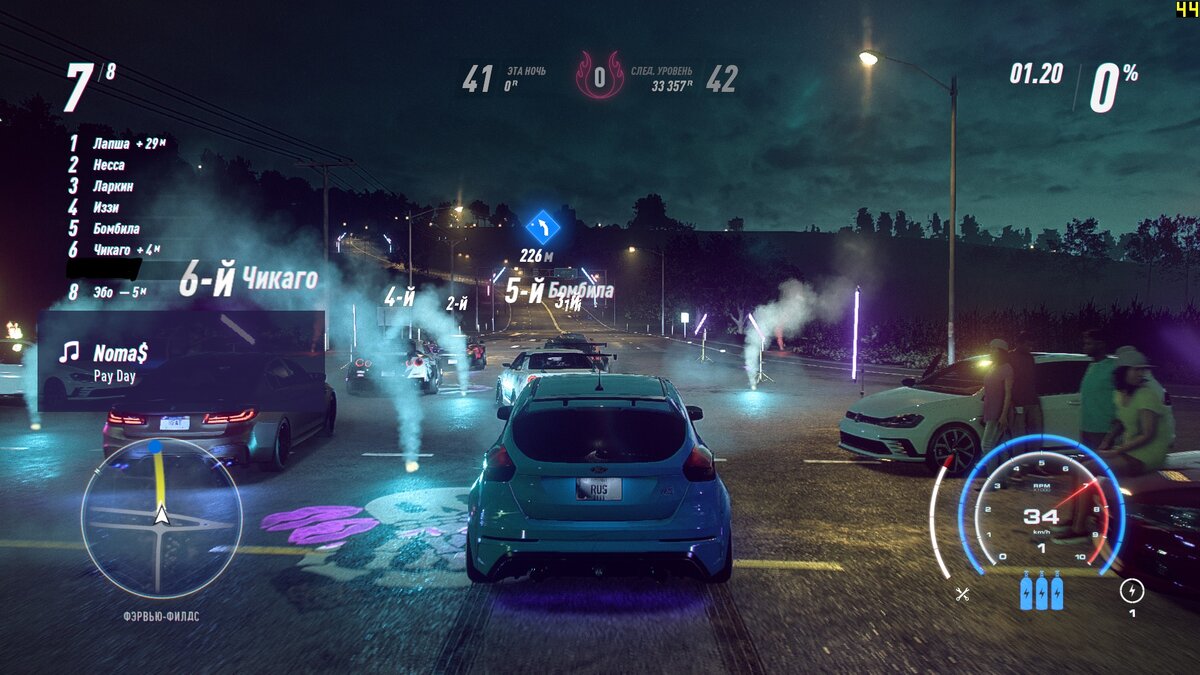
Task: Select the 6-й Чикаго opponent tag
Action: tap(248, 280)
